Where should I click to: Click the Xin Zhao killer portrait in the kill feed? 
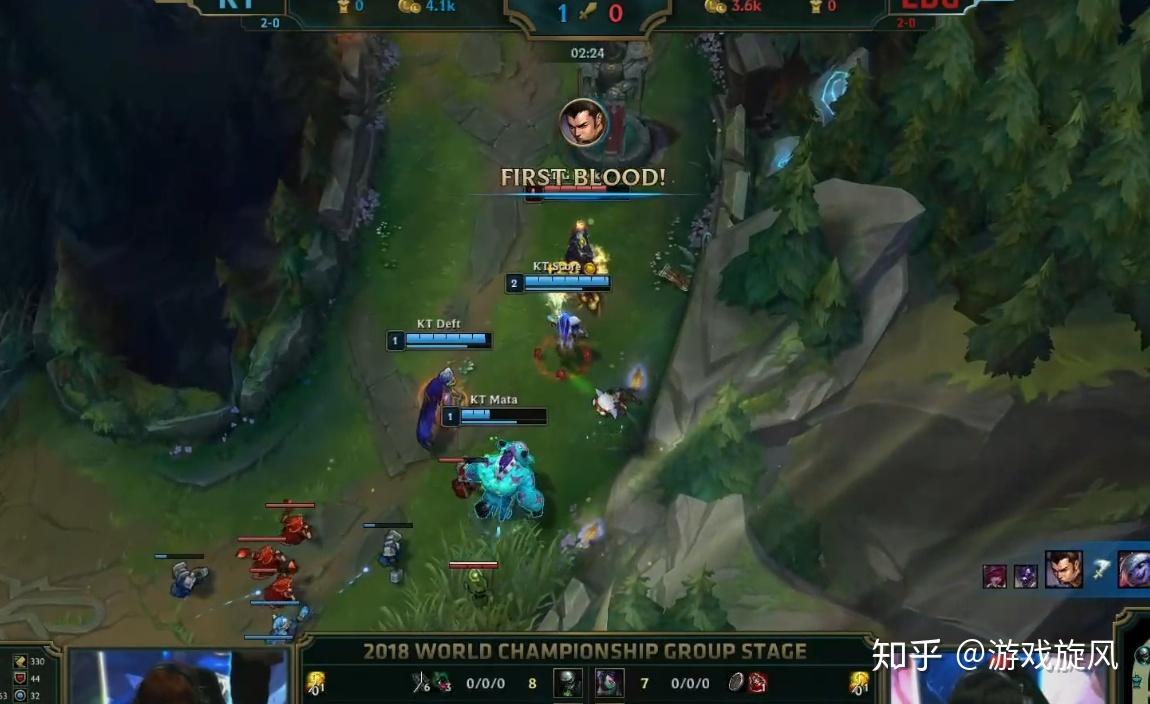(x=1064, y=570)
